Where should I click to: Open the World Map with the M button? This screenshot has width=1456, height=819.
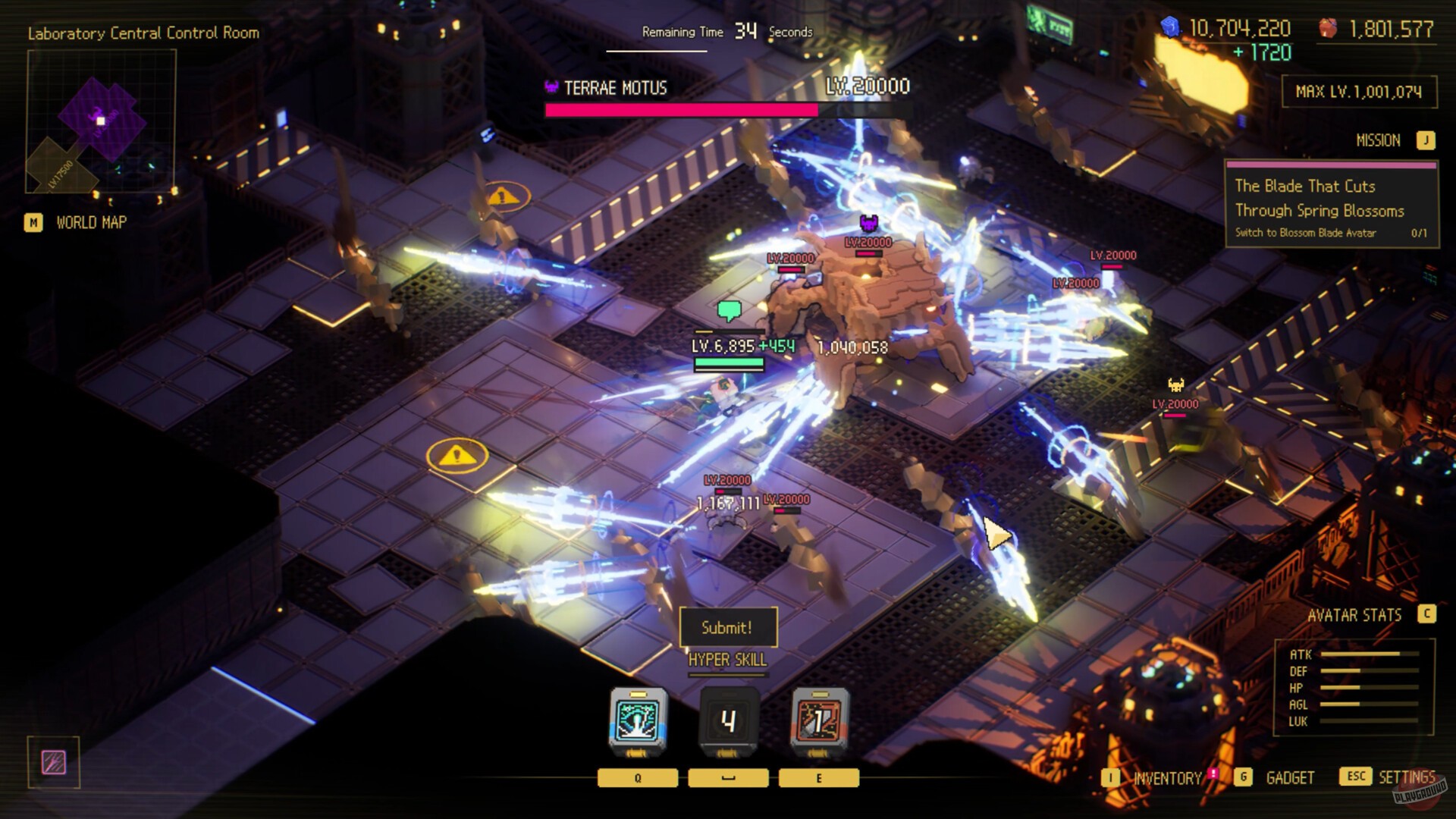[x=33, y=222]
